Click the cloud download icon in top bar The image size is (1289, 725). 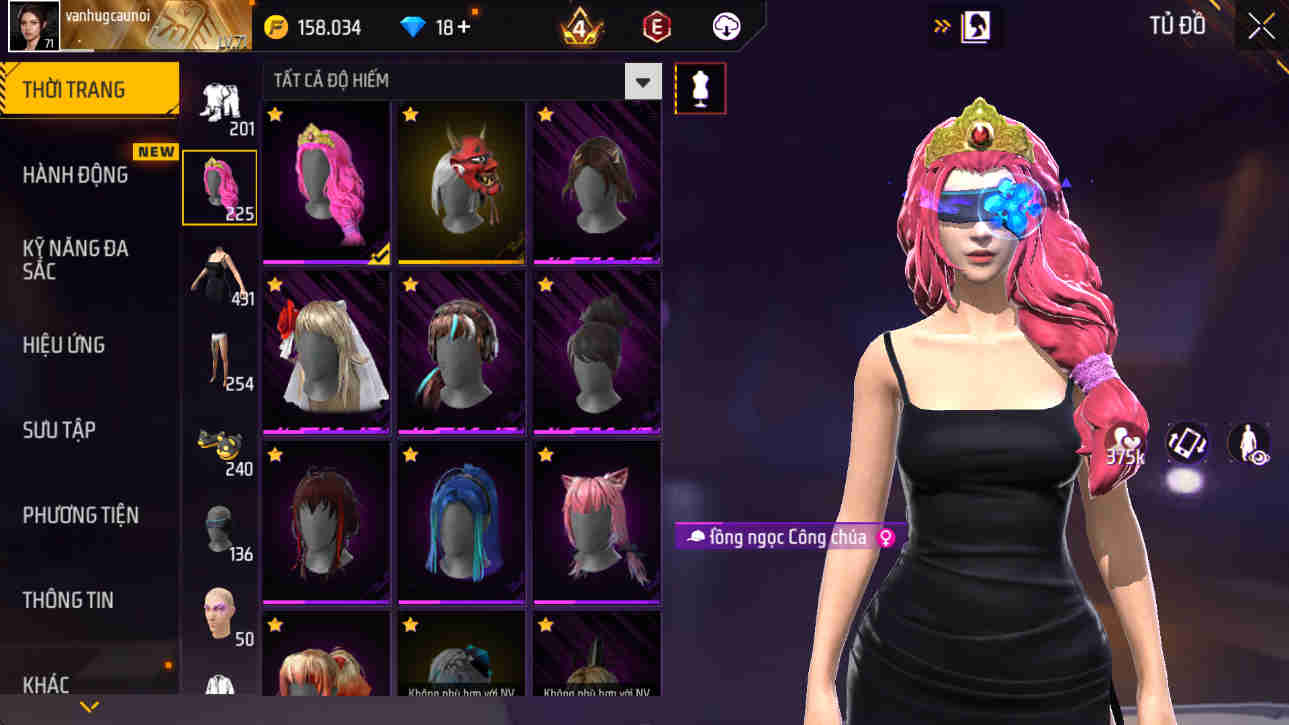(725, 26)
